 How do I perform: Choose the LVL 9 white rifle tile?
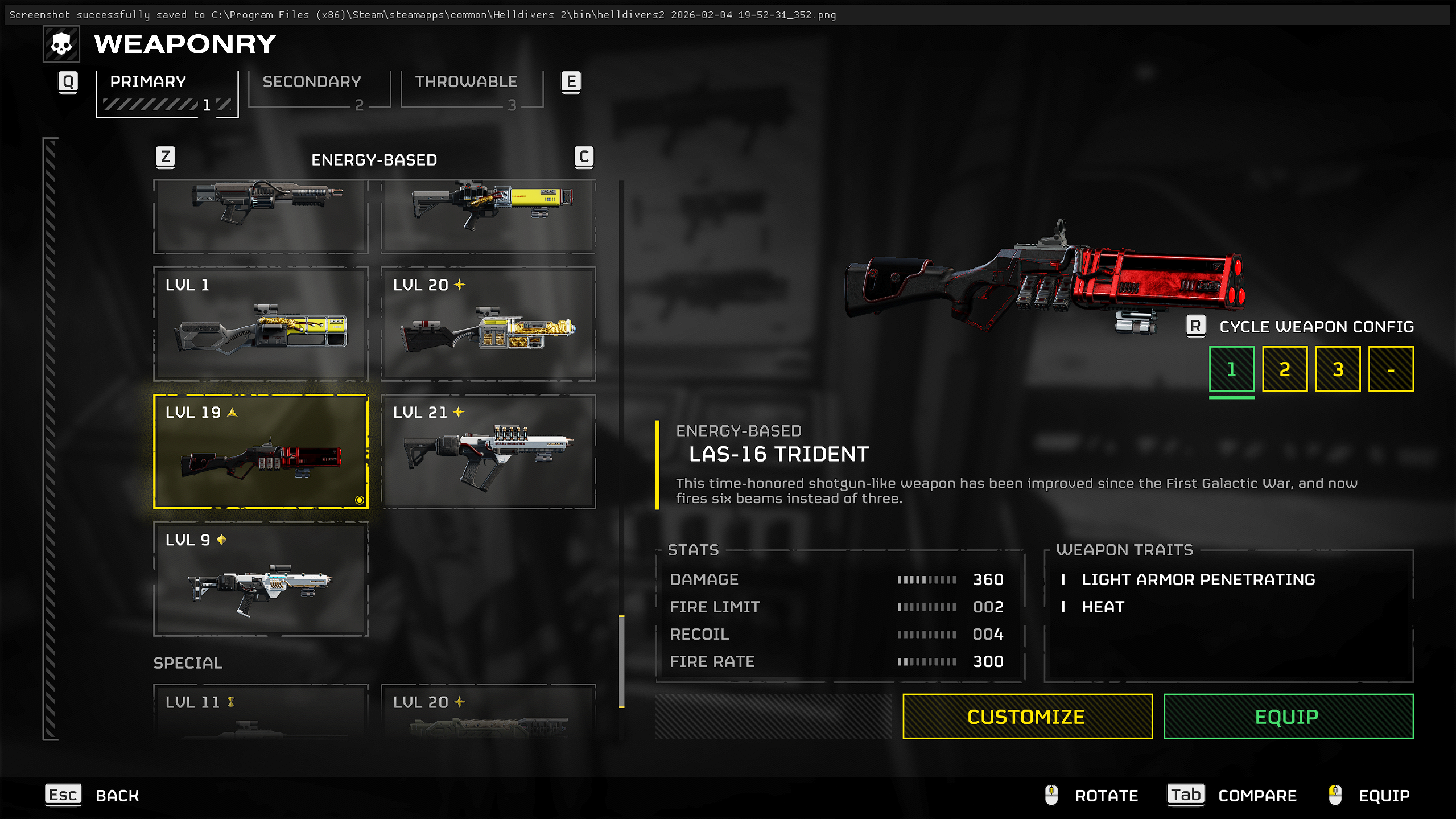pyautogui.click(x=261, y=579)
